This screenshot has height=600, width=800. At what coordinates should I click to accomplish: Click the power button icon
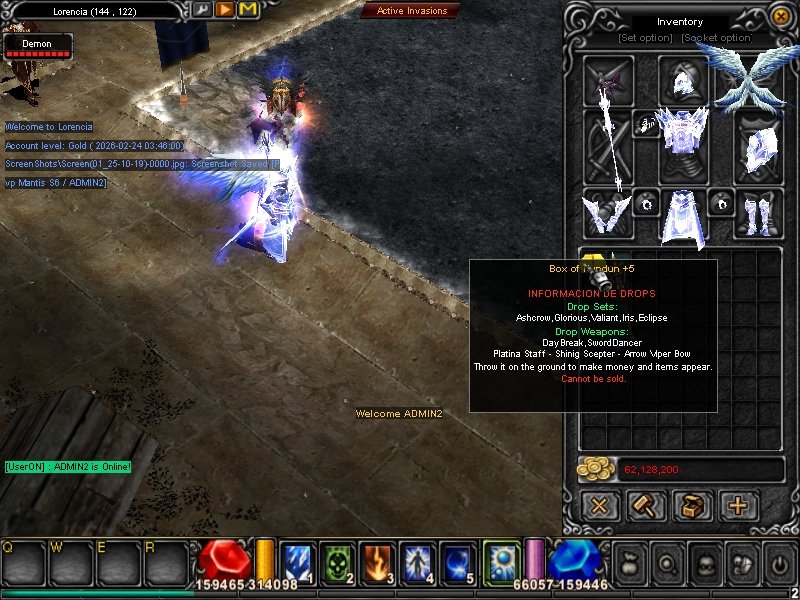(778, 564)
